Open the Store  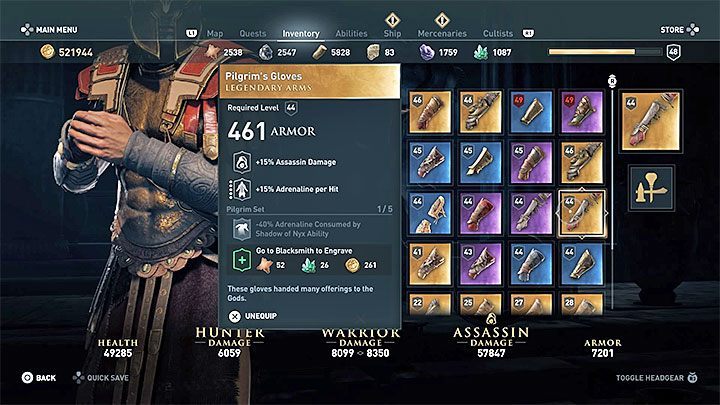672,30
